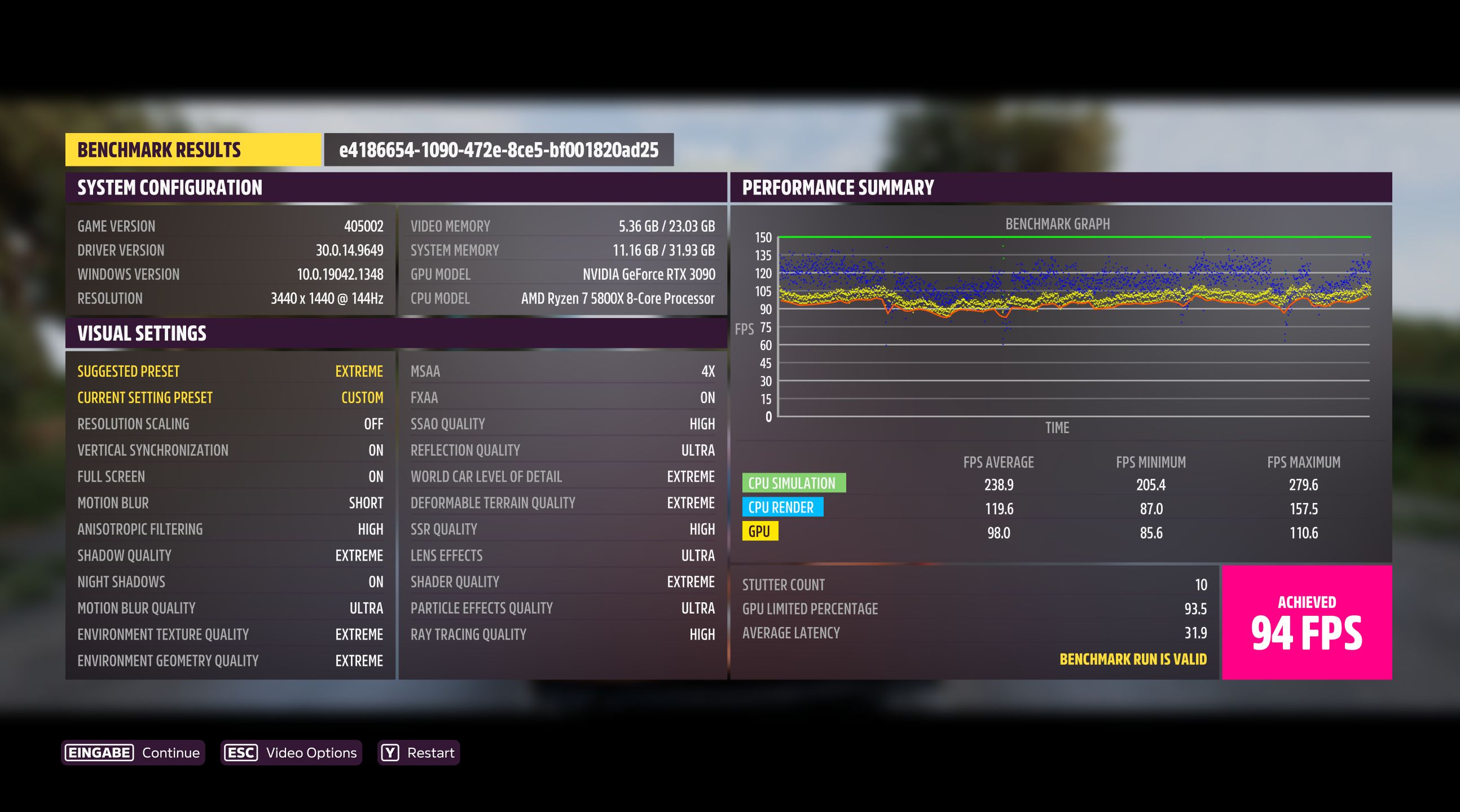The height and width of the screenshot is (812, 1460).
Task: Select the SYSTEM CONFIGURATION section header
Action: [x=170, y=188]
